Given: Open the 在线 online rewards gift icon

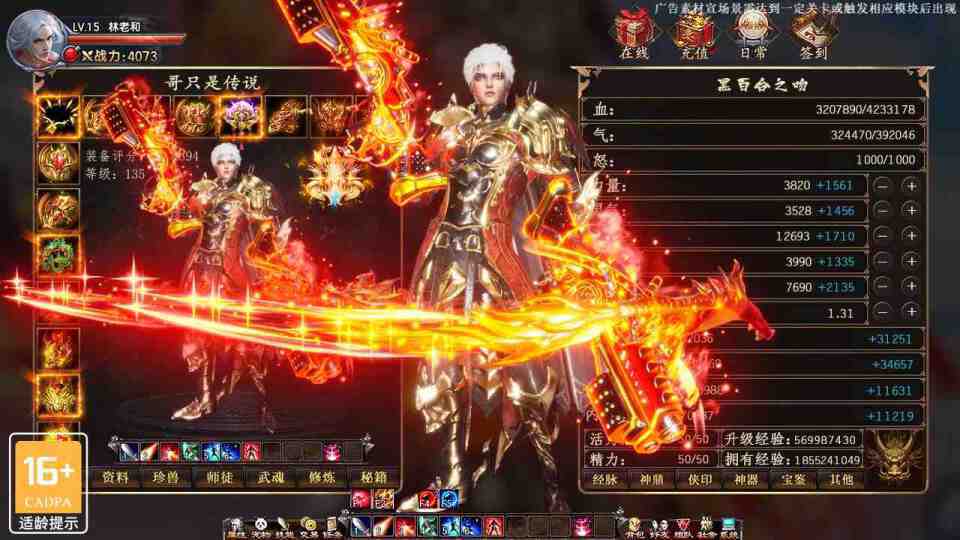Looking at the screenshot, I should coord(633,33).
